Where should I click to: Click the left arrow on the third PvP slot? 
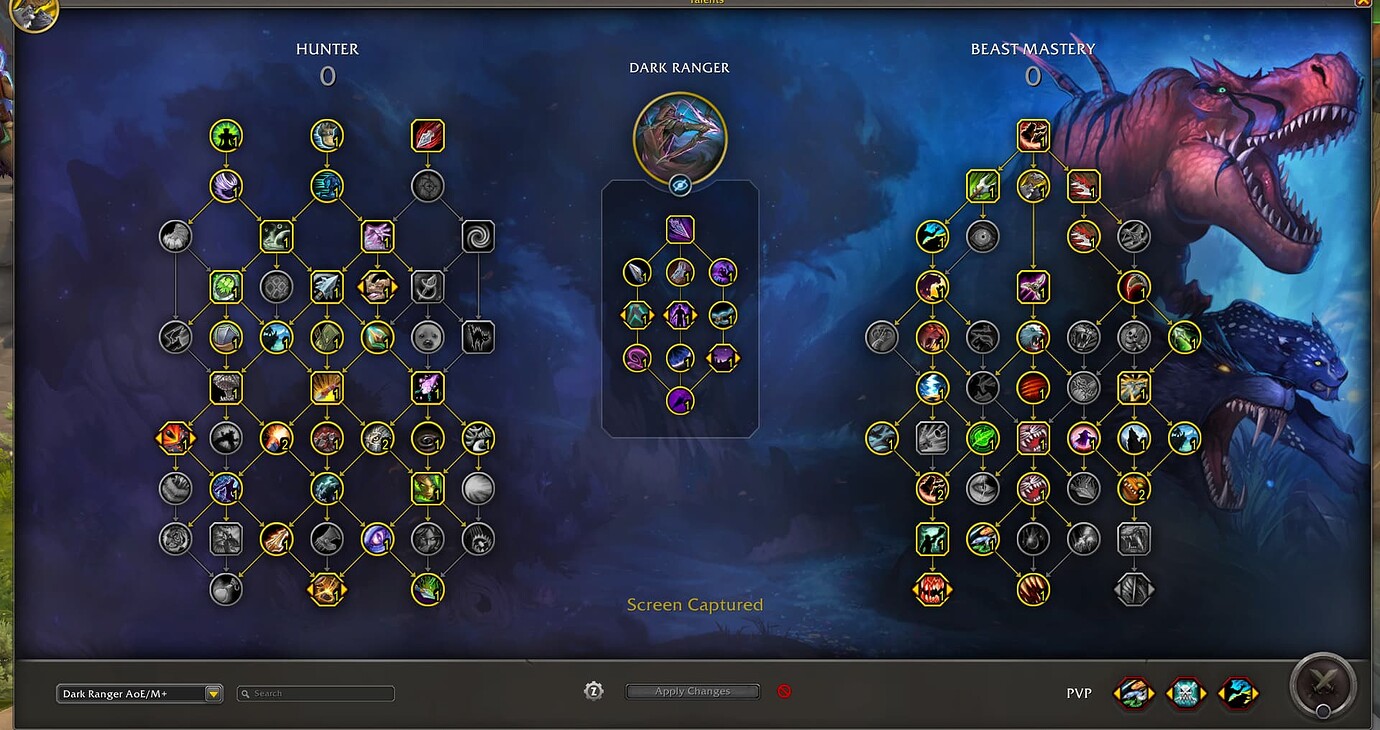click(x=1222, y=692)
